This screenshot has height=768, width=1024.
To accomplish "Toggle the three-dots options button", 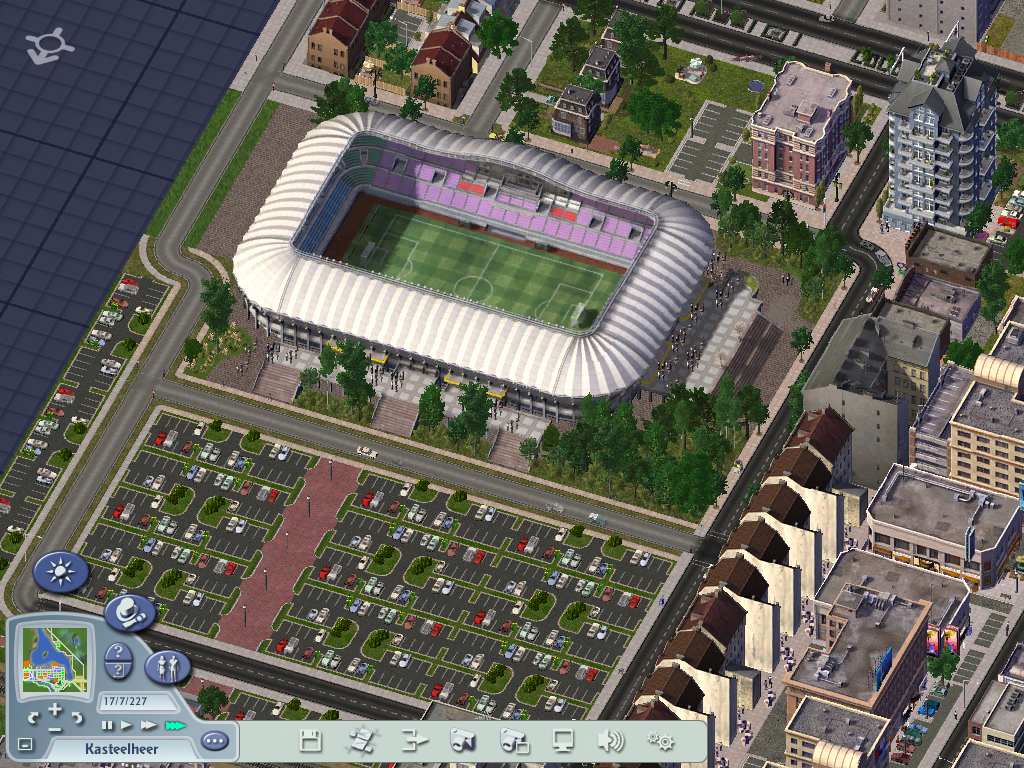I will click(x=214, y=742).
